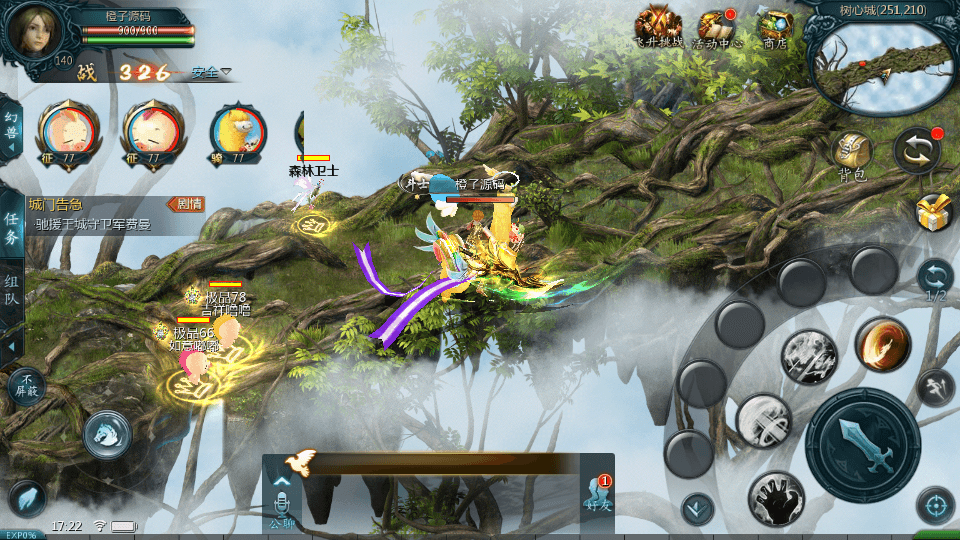This screenshot has width=960, height=540.
Task: Tap the sword basic attack button
Action: pyautogui.click(x=862, y=446)
